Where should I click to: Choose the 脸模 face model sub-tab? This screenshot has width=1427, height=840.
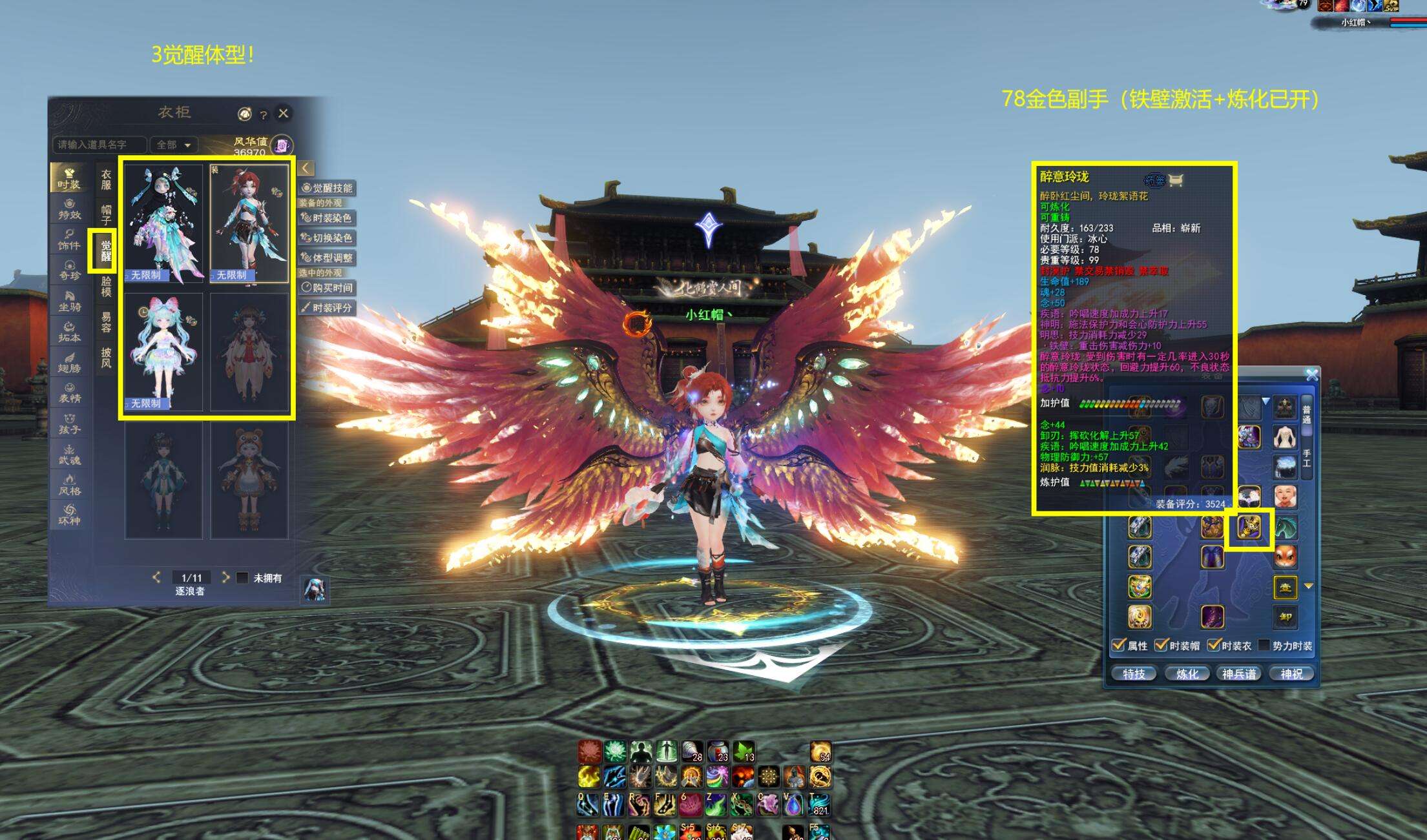tap(106, 286)
